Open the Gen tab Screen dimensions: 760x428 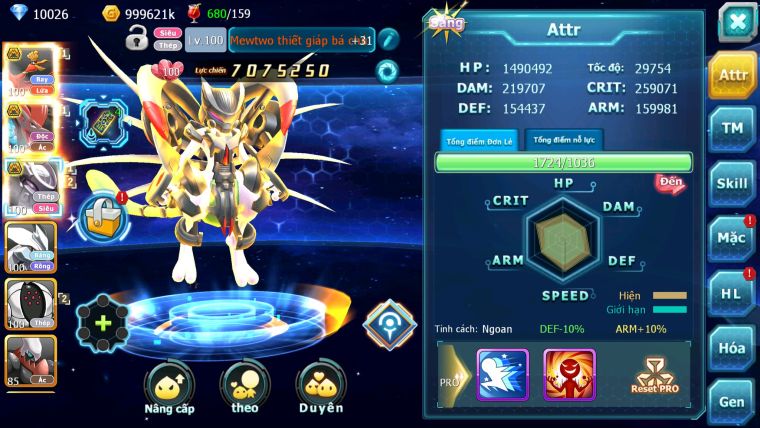pyautogui.click(x=732, y=401)
